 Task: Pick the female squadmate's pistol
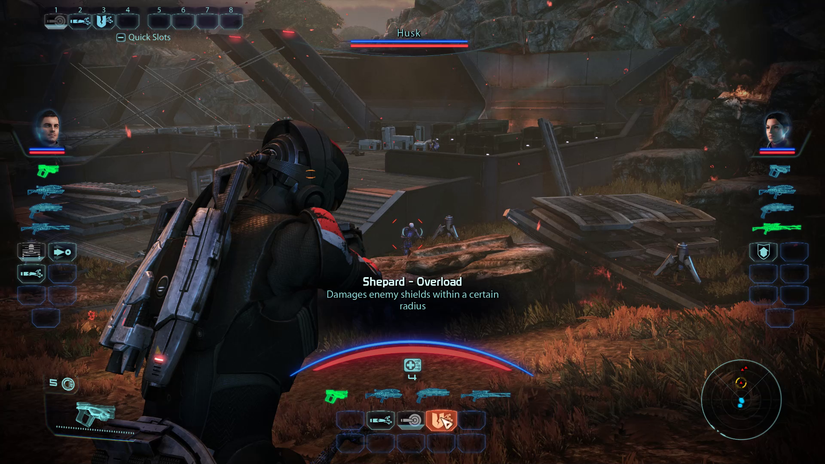(x=777, y=170)
